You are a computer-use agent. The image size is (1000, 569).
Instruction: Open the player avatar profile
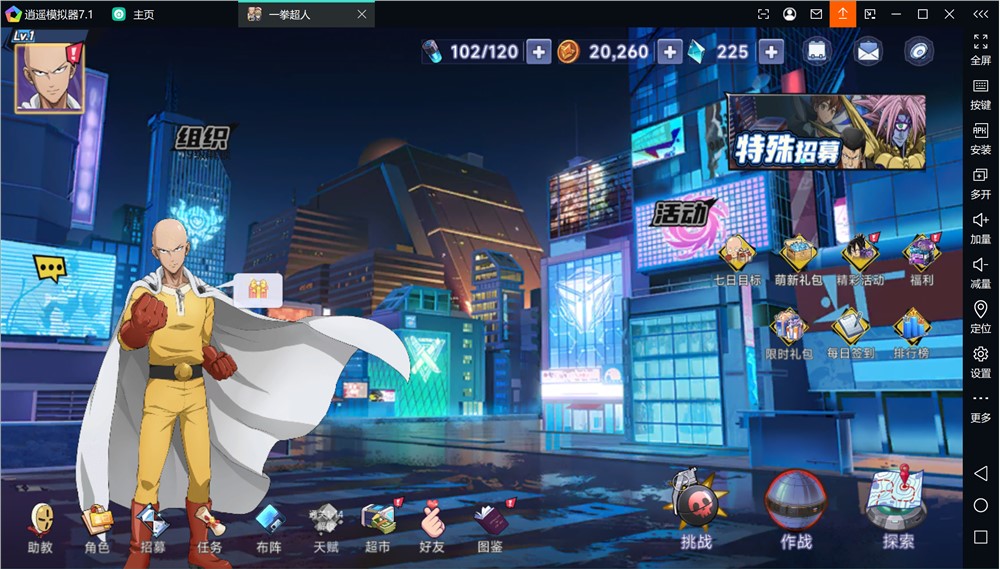(48, 77)
